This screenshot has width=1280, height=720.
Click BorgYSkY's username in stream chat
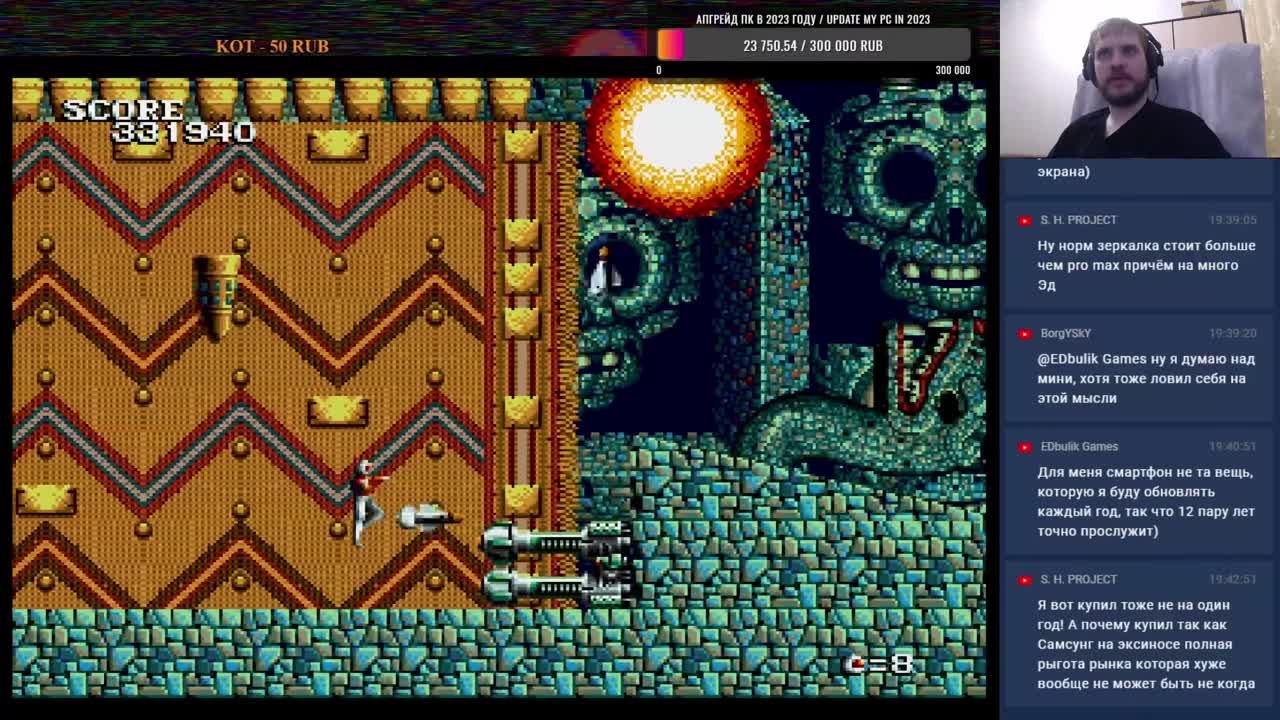[x=1065, y=333]
